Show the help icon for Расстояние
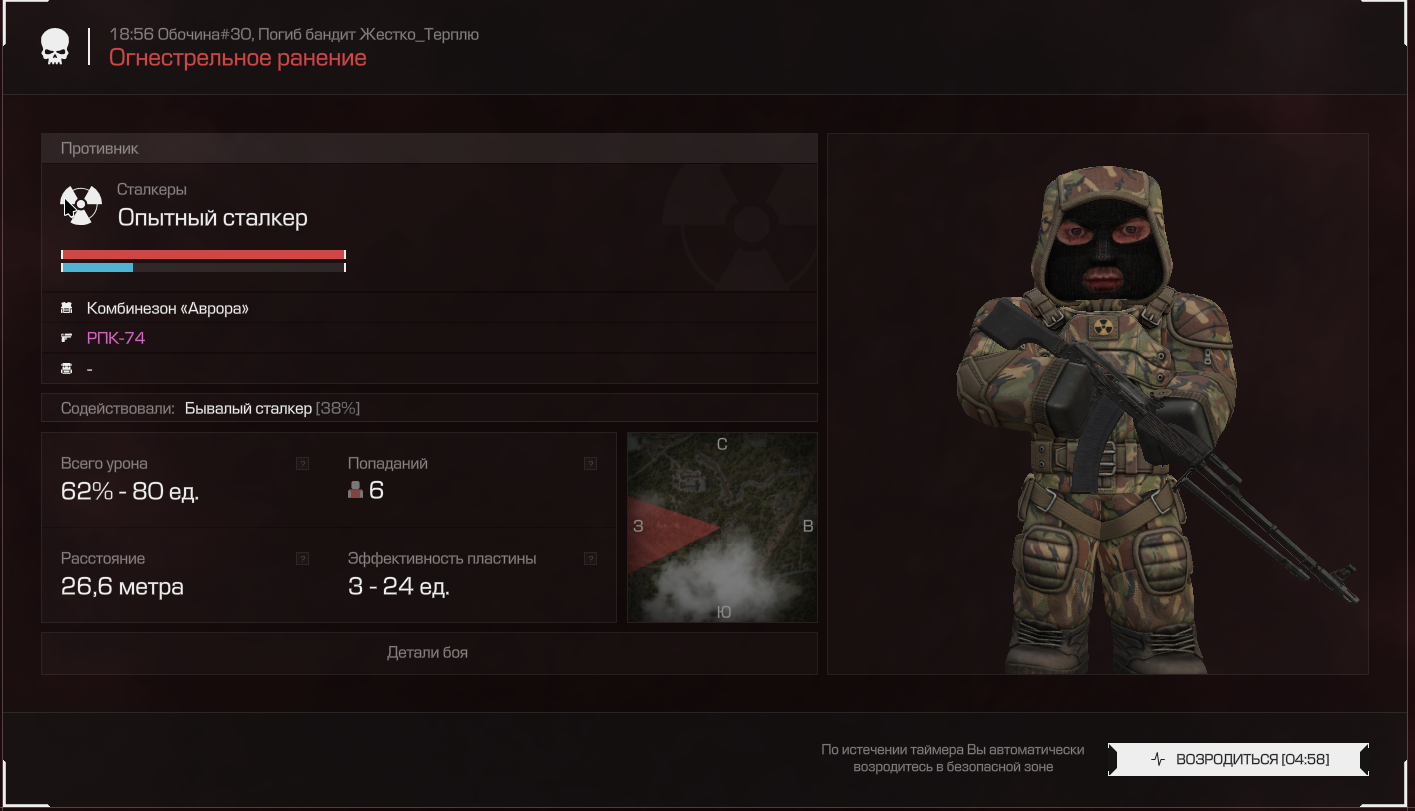The image size is (1415, 811). [302, 559]
